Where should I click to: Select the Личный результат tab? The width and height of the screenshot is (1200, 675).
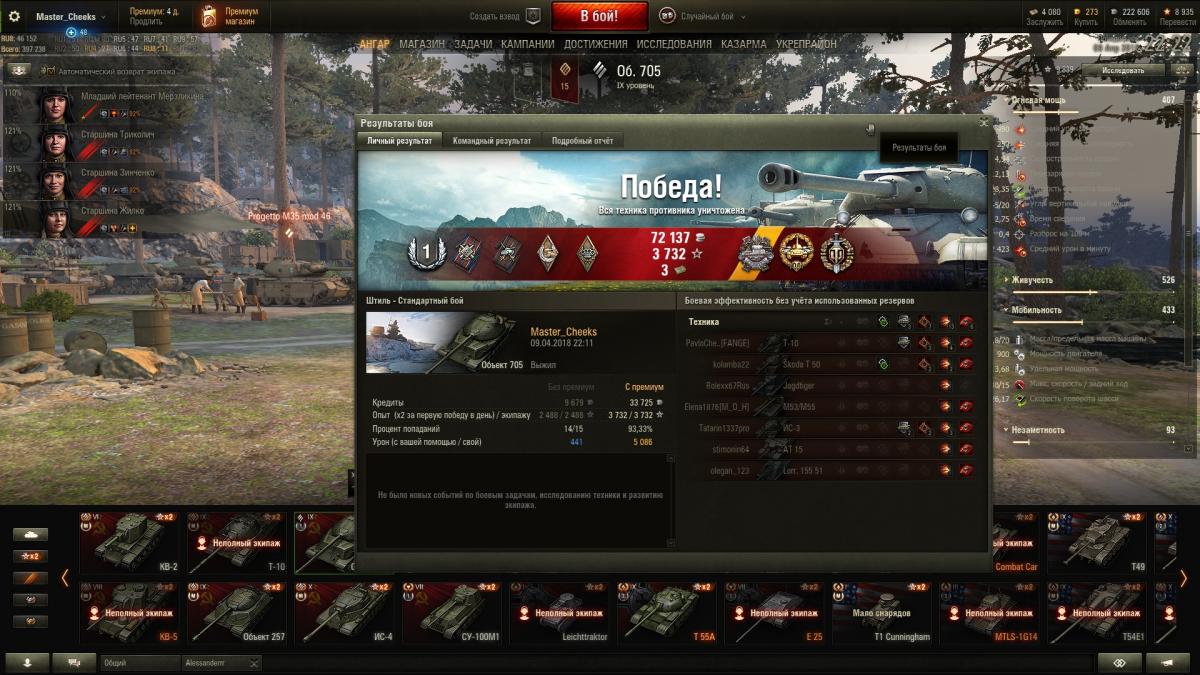[x=400, y=141]
